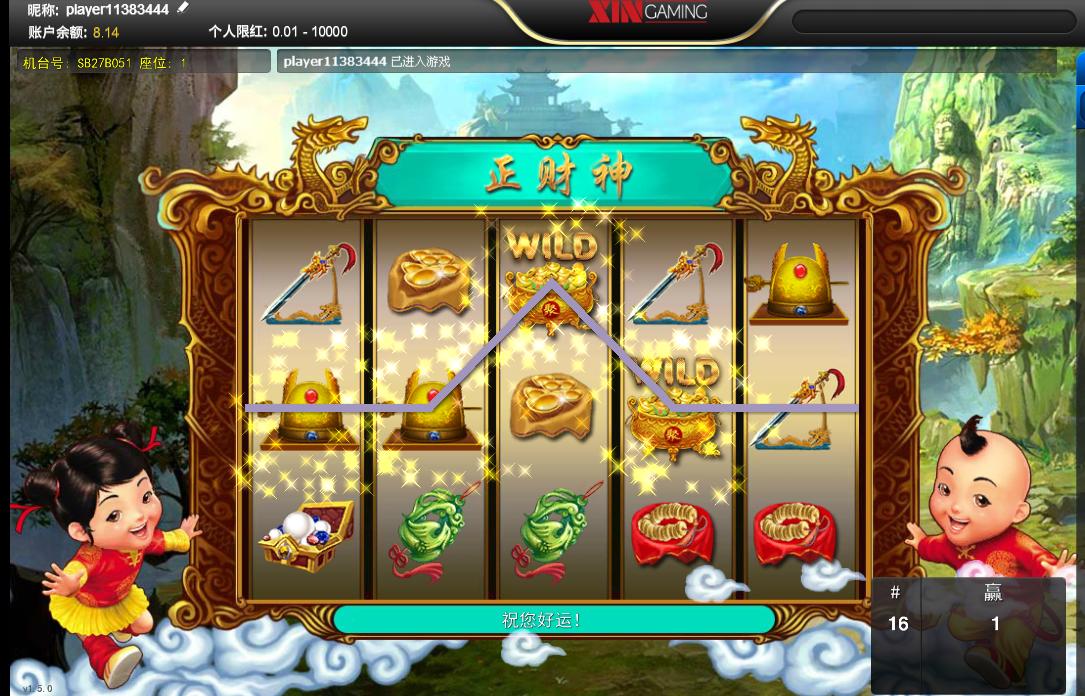This screenshot has width=1085, height=696.
Task: Click the XIN Gaming logo
Action: [x=646, y=12]
